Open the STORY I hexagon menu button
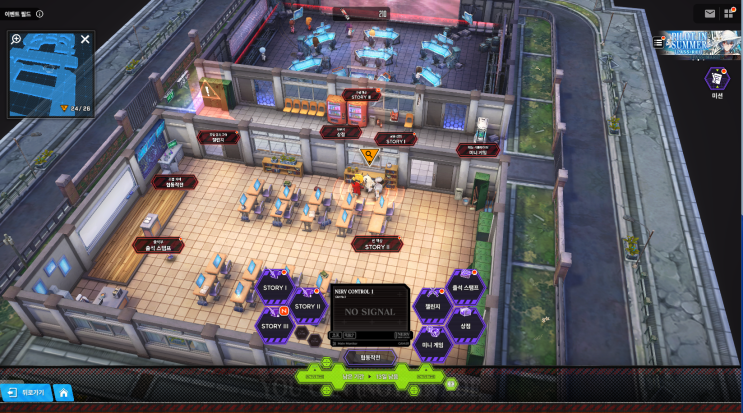This screenshot has width=743, height=413. (275, 288)
